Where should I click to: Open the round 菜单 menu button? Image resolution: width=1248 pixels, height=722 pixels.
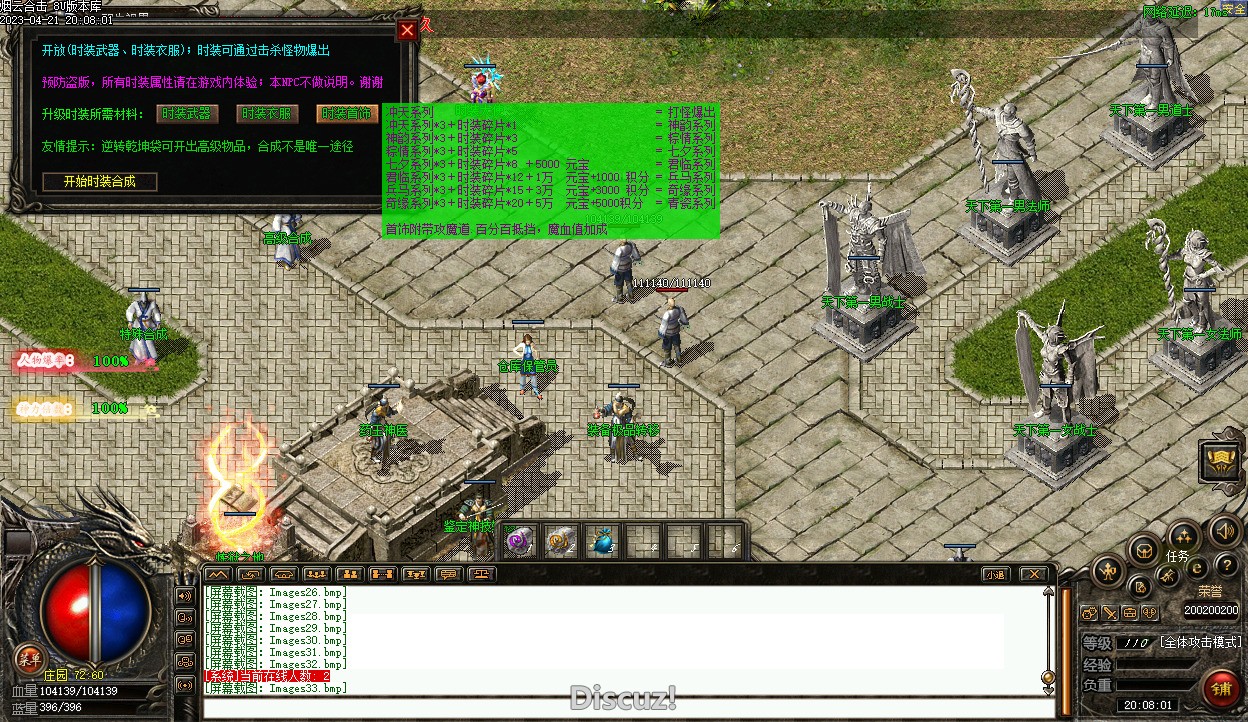click(30, 657)
